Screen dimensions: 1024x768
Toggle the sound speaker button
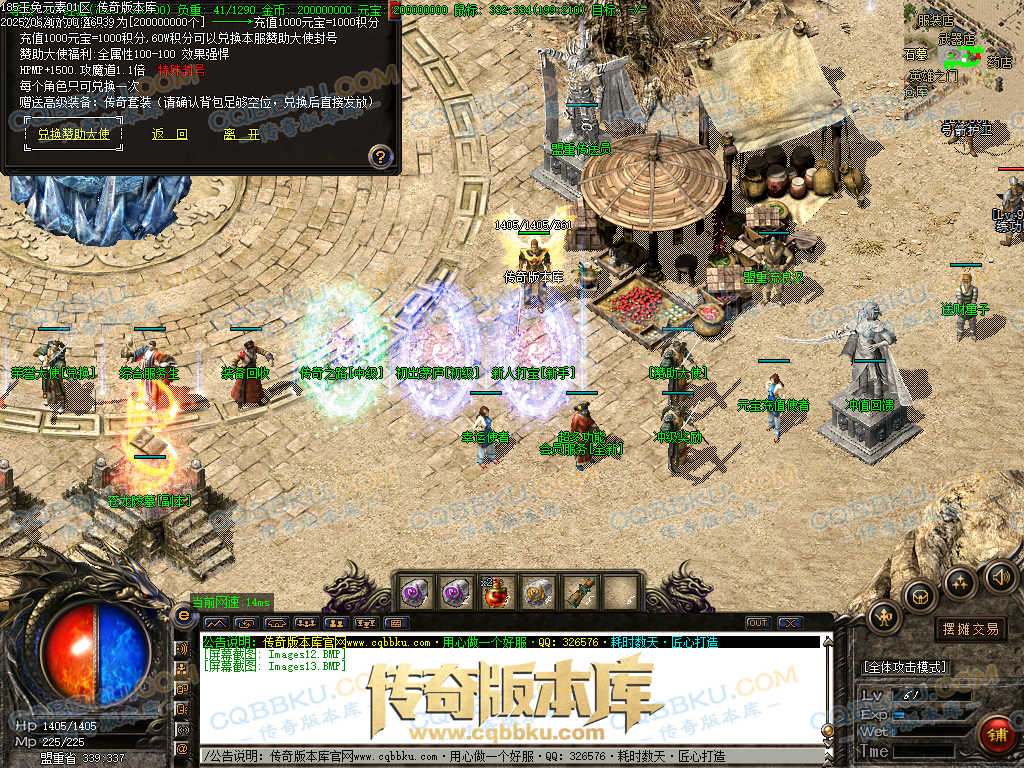[x=1000, y=576]
